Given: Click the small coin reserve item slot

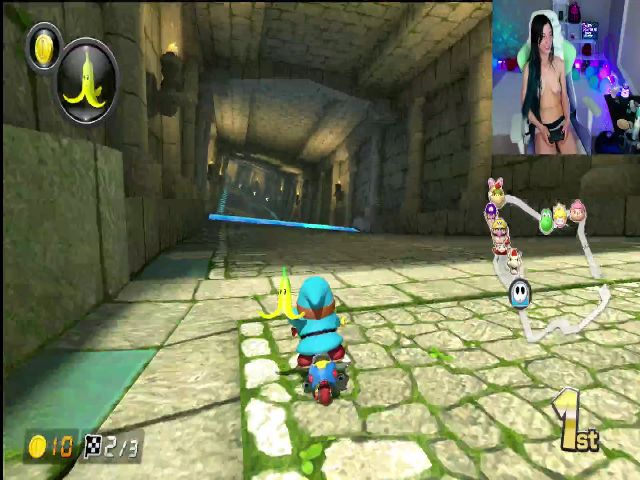Looking at the screenshot, I should click(x=43, y=47).
